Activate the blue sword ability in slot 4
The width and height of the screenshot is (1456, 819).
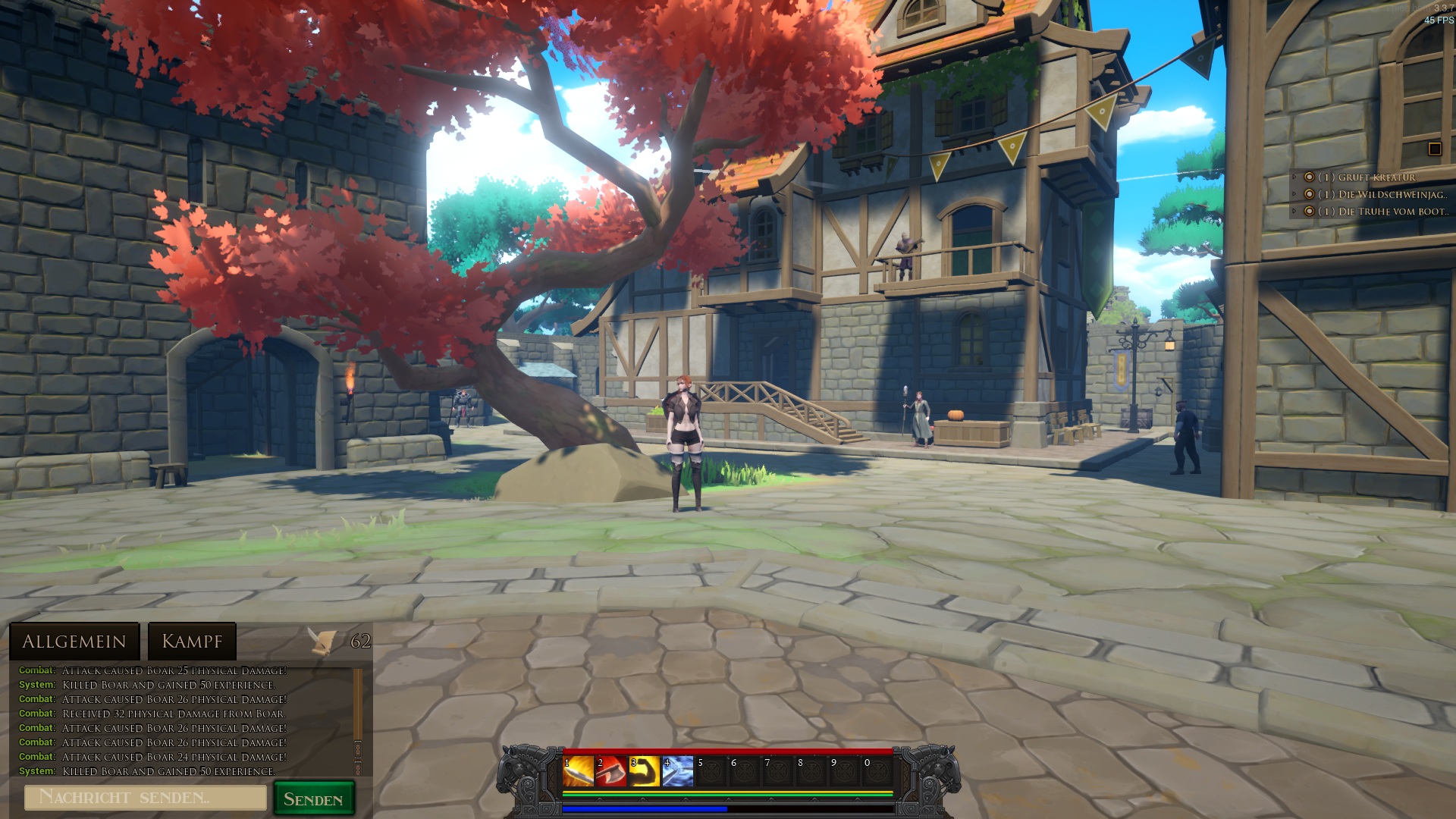click(x=678, y=771)
